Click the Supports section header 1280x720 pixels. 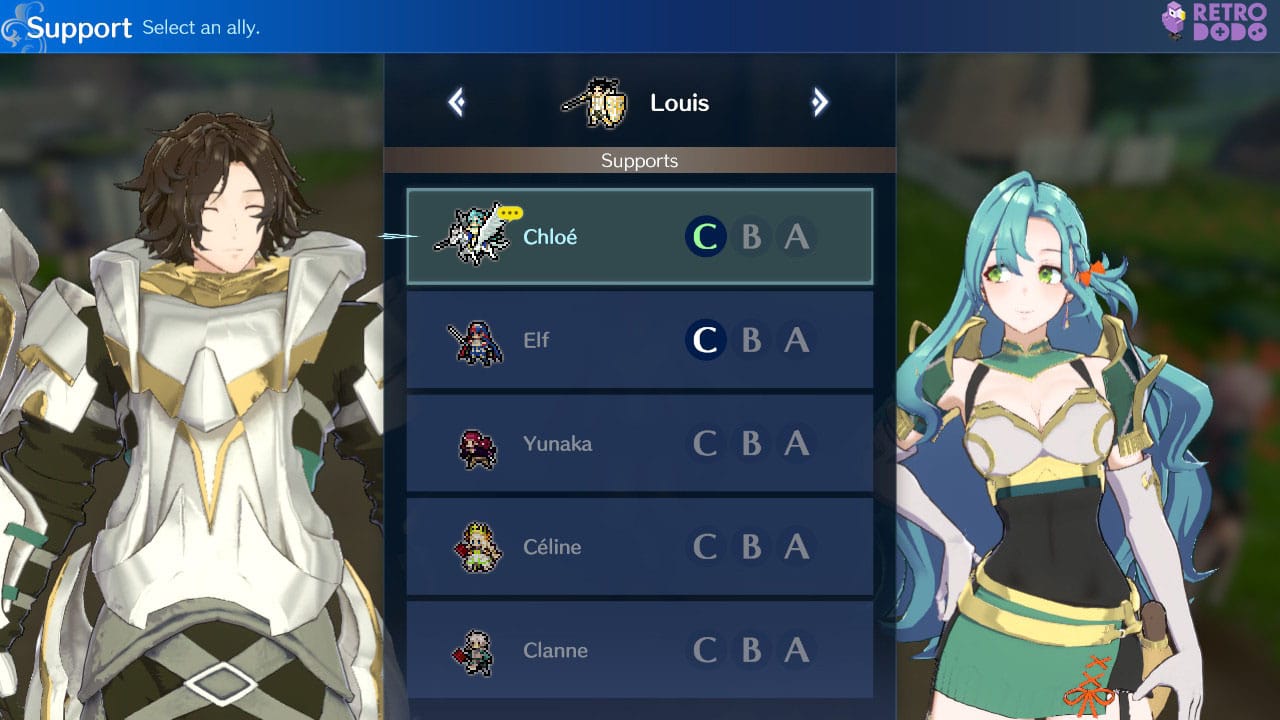coord(639,160)
